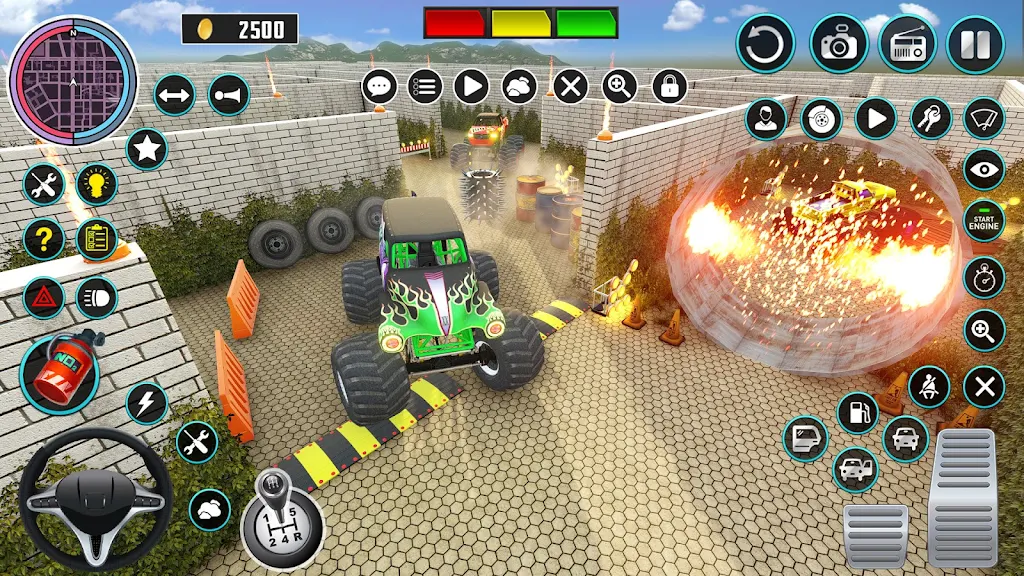
Task: Turn on the hazard warning triangle
Action: point(44,297)
